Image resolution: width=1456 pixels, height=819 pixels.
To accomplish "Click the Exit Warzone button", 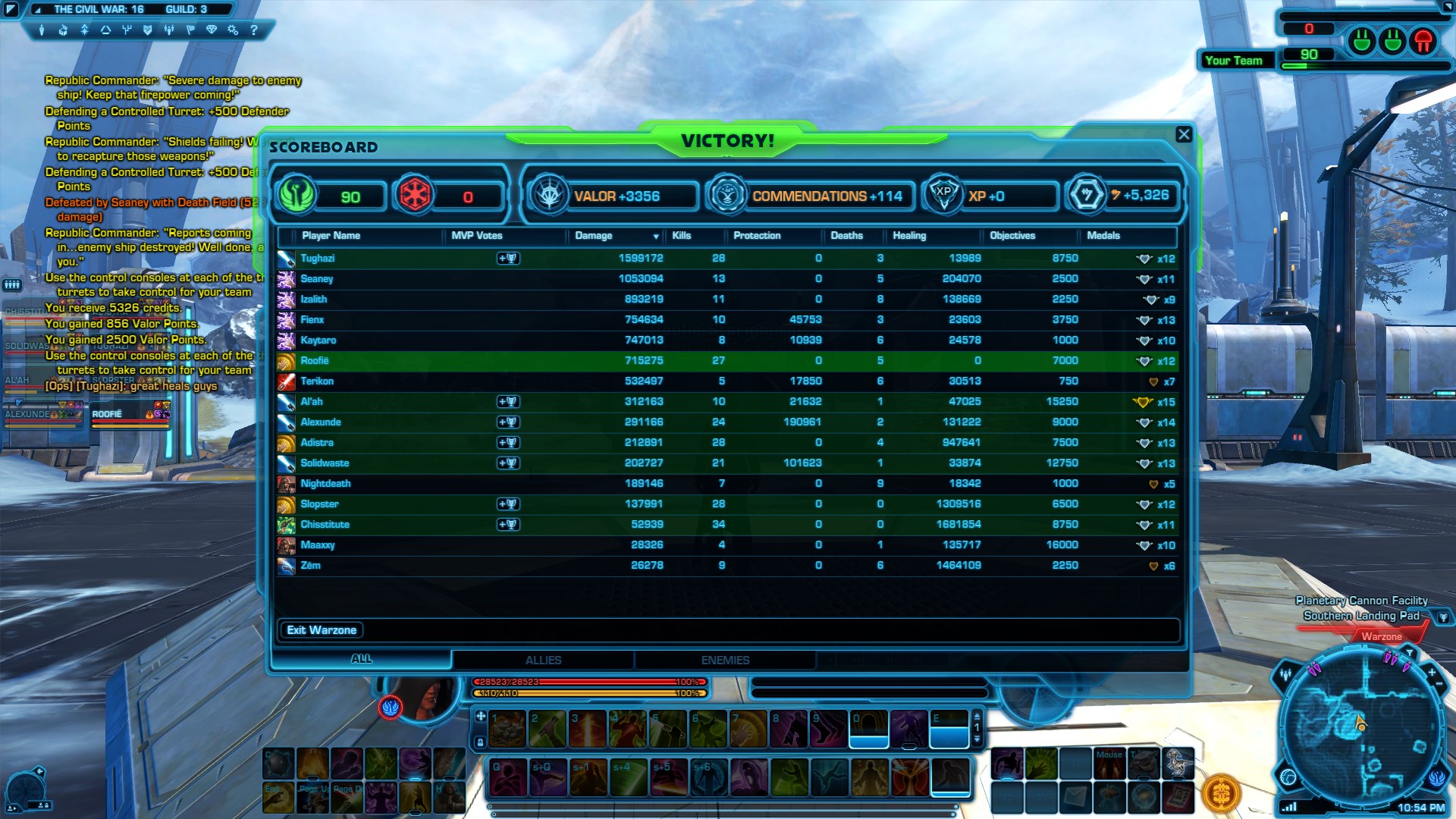I will click(x=321, y=629).
